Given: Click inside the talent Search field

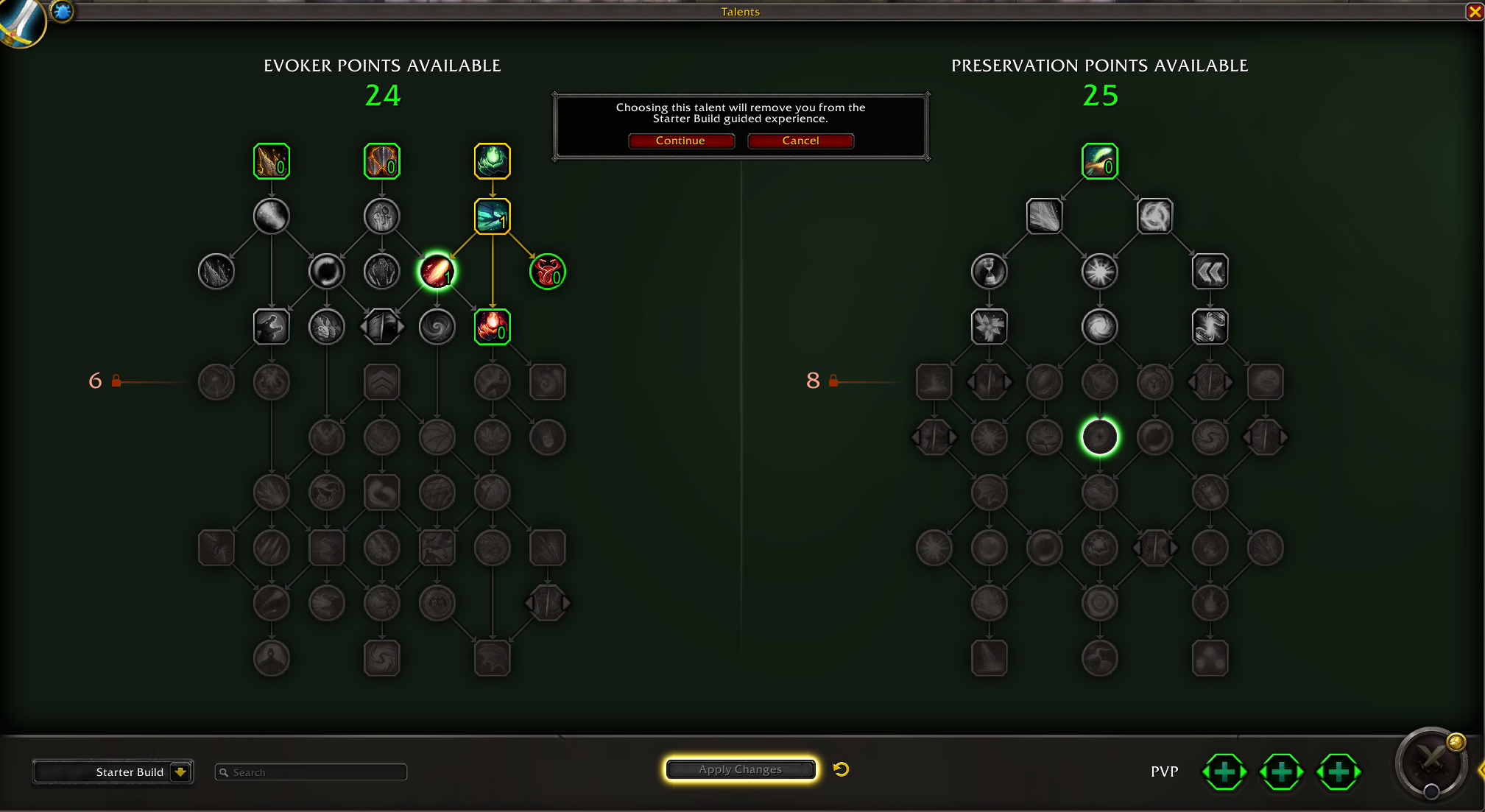Looking at the screenshot, I should point(310,772).
